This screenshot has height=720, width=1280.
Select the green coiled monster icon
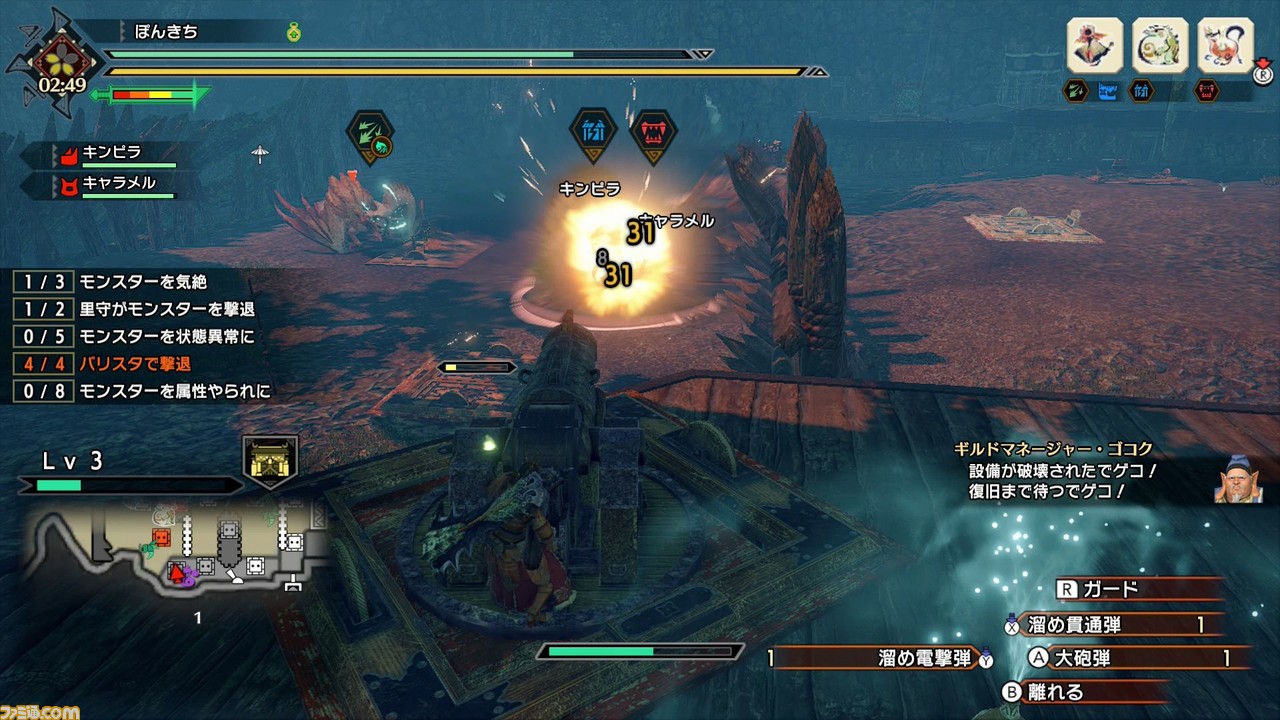pos(1160,45)
